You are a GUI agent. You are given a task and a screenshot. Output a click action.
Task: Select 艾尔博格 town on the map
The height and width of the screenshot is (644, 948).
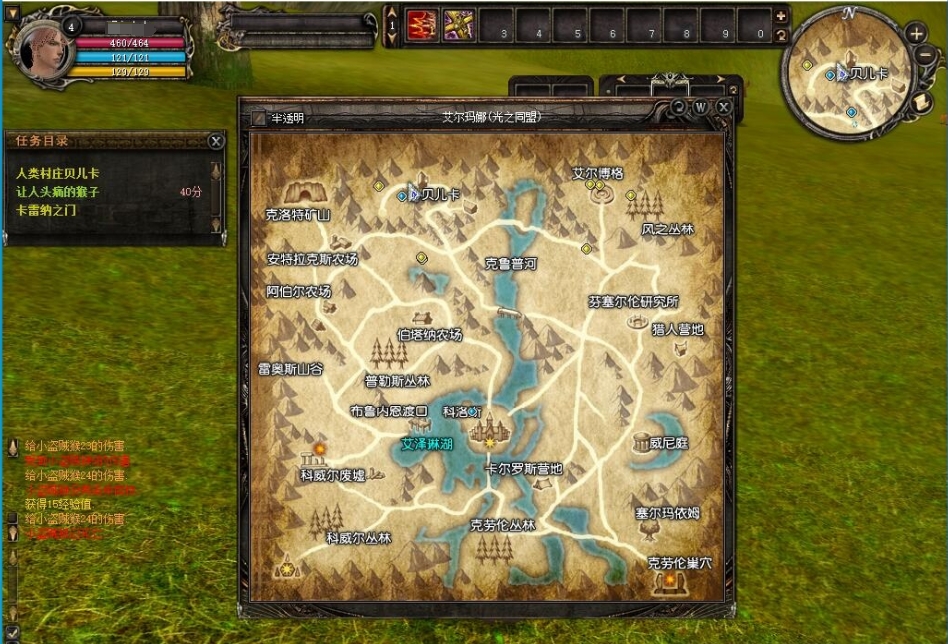tap(598, 173)
